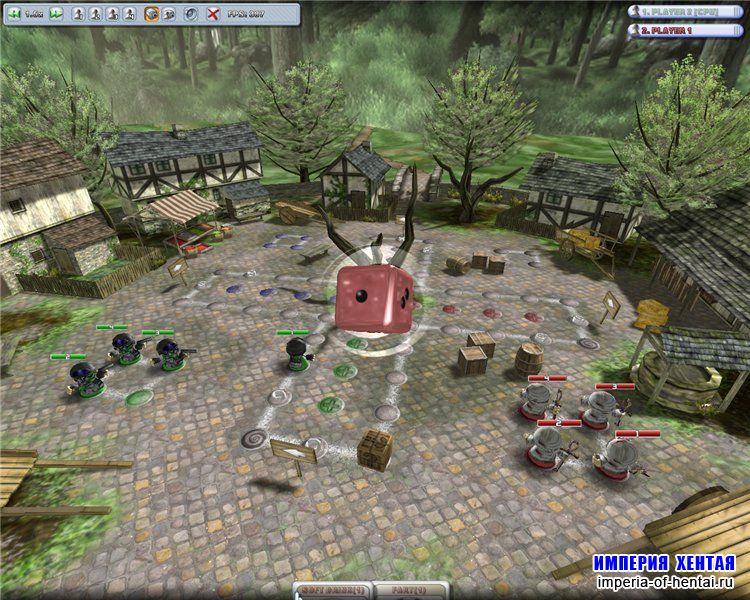Use the Soft Drink item button
The image size is (750, 600).
pyautogui.click(x=334, y=591)
